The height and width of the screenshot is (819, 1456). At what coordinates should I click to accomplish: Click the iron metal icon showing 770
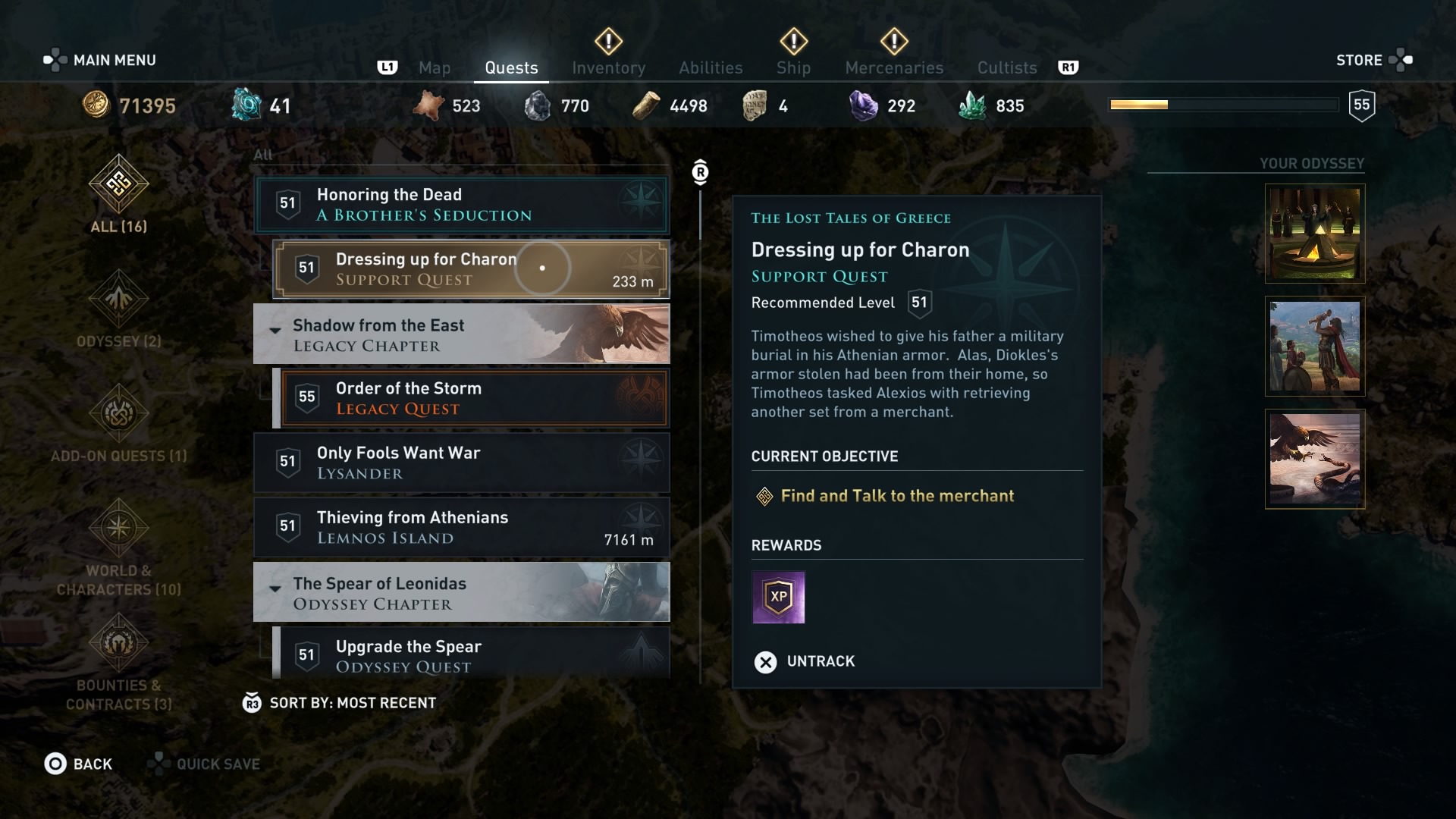(539, 105)
